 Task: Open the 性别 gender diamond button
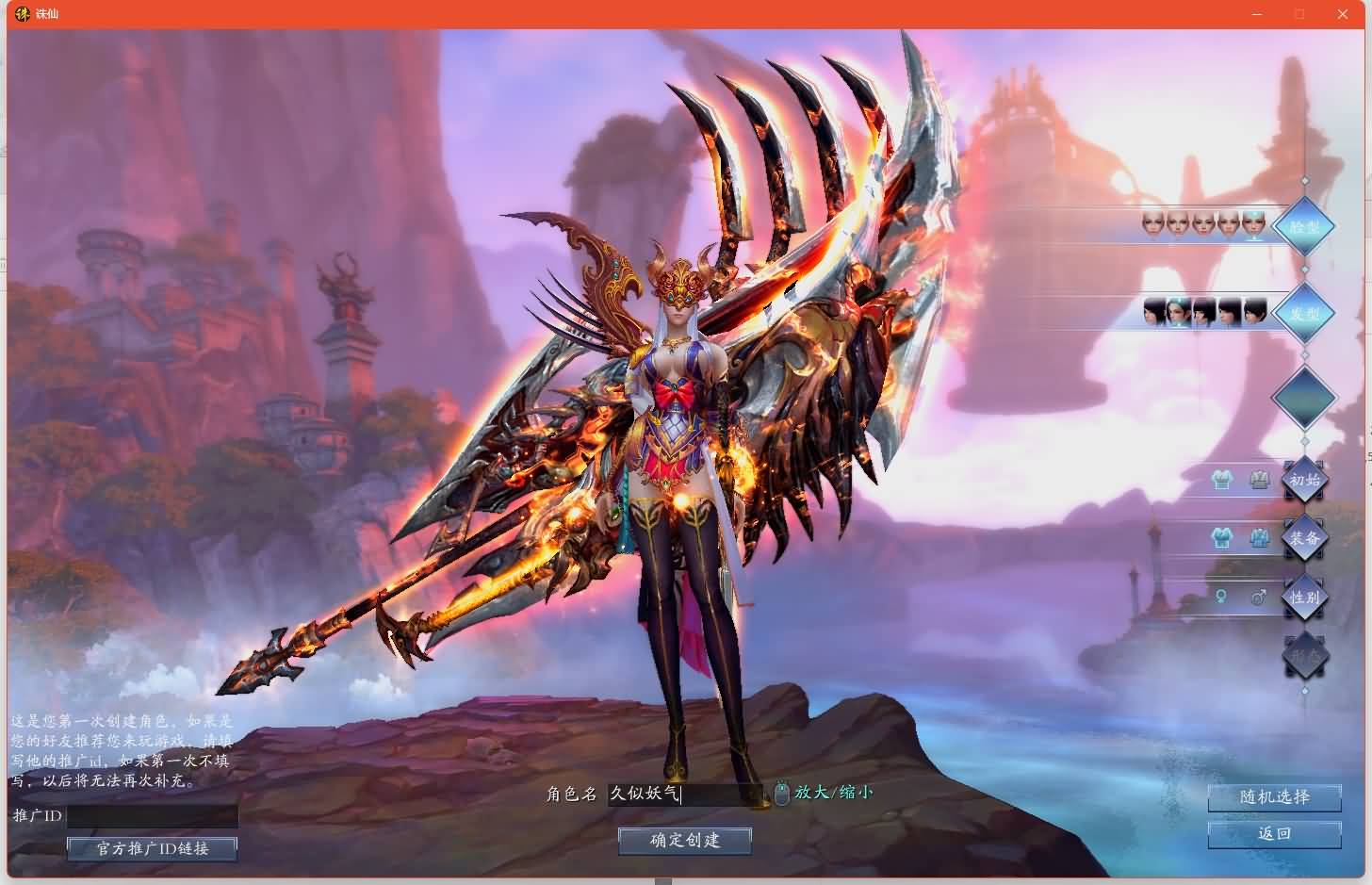click(x=1304, y=598)
